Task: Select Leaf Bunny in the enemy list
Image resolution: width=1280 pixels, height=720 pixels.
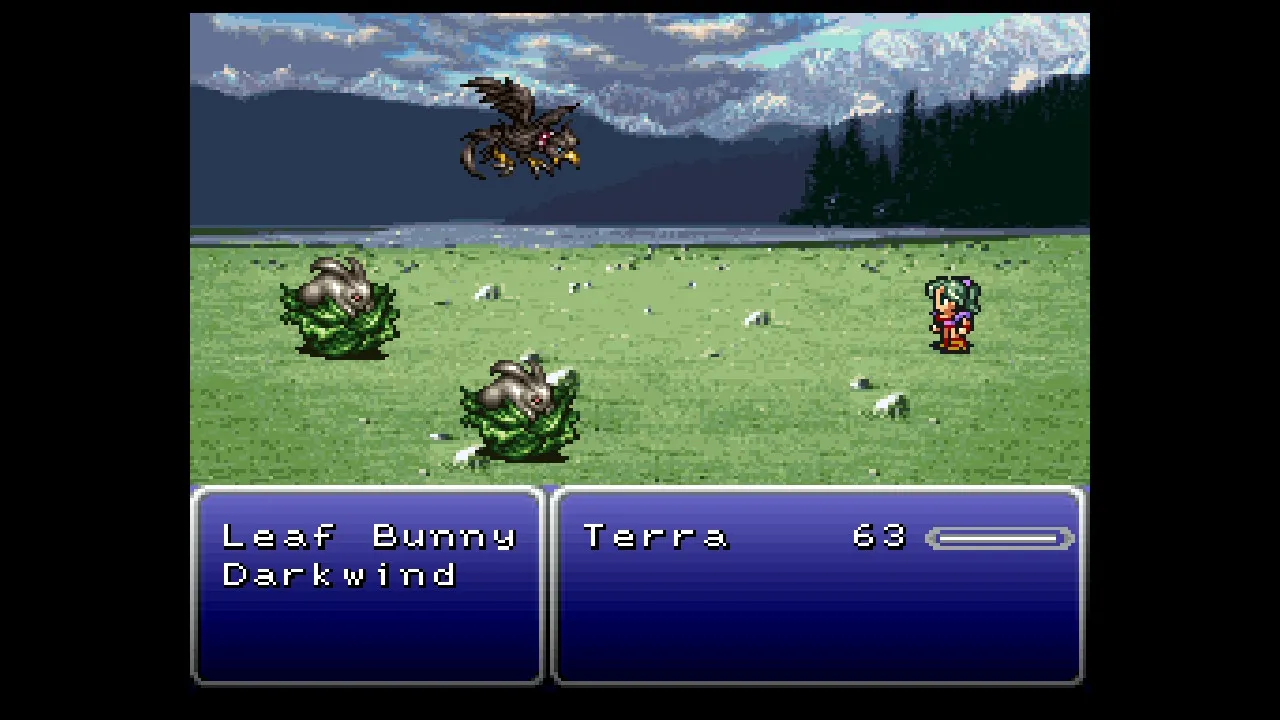Action: coord(368,537)
